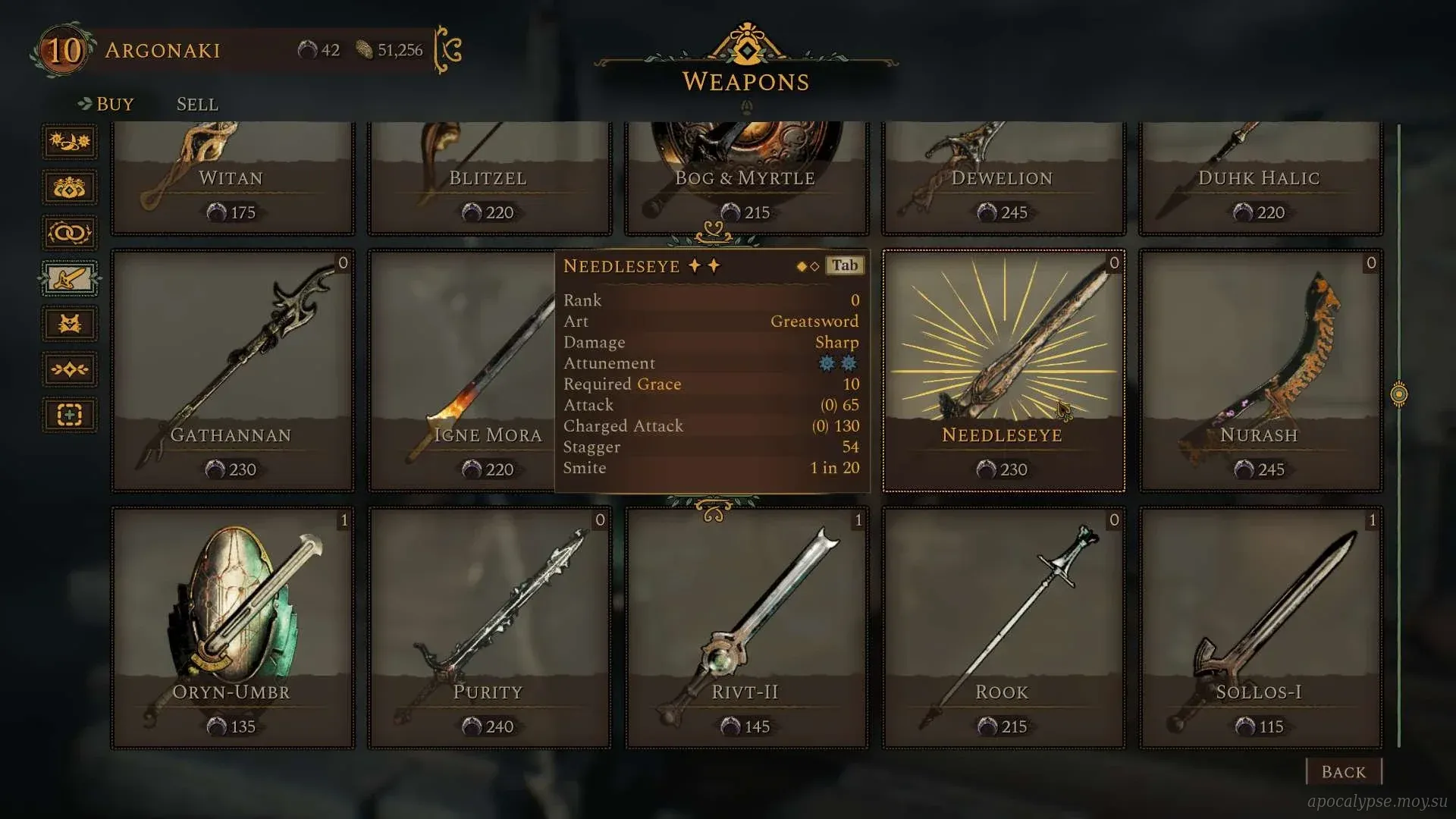
Task: Select the highlighted Needleseye greatsword
Action: (1003, 372)
